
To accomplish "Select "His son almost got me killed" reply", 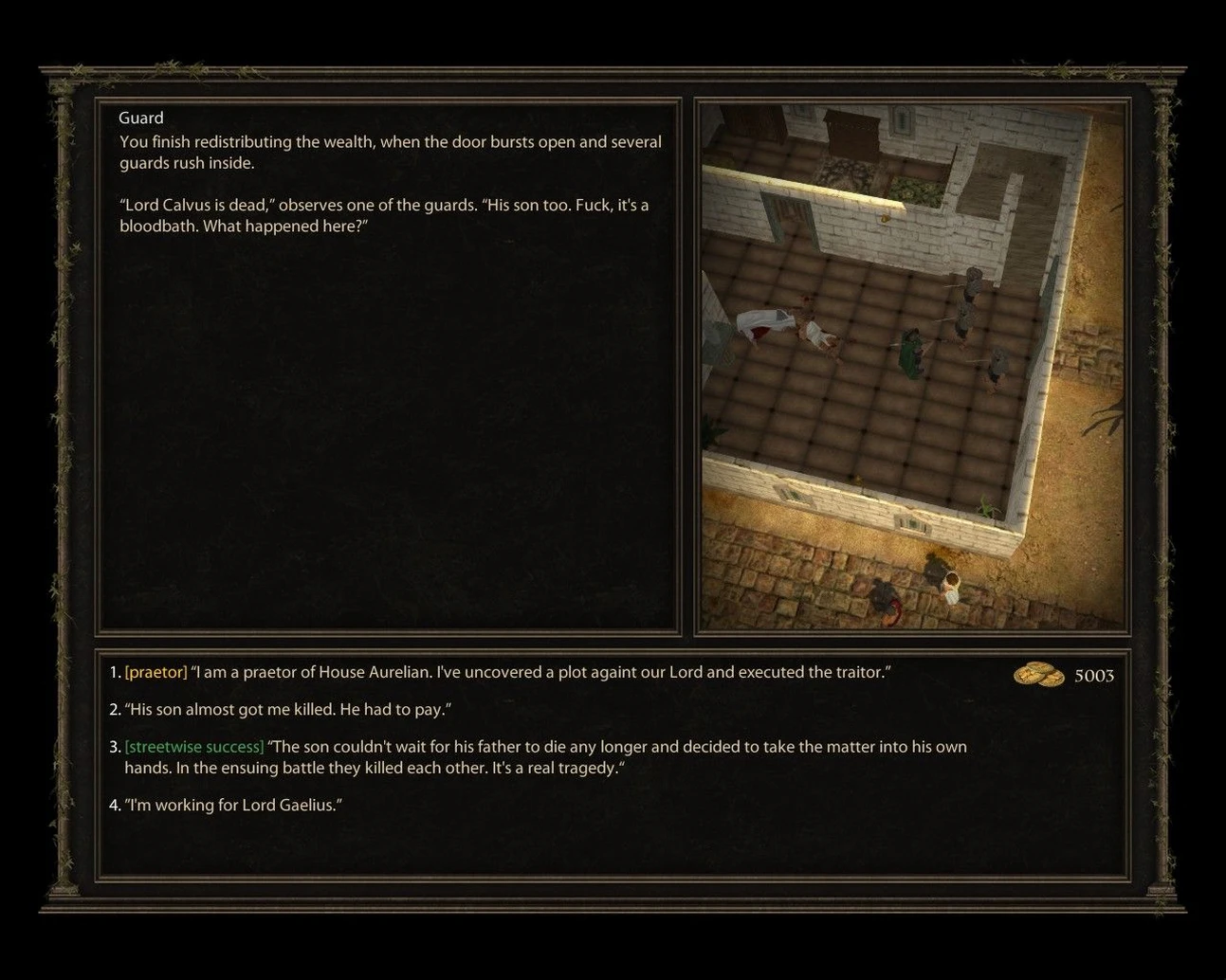I will point(286,710).
